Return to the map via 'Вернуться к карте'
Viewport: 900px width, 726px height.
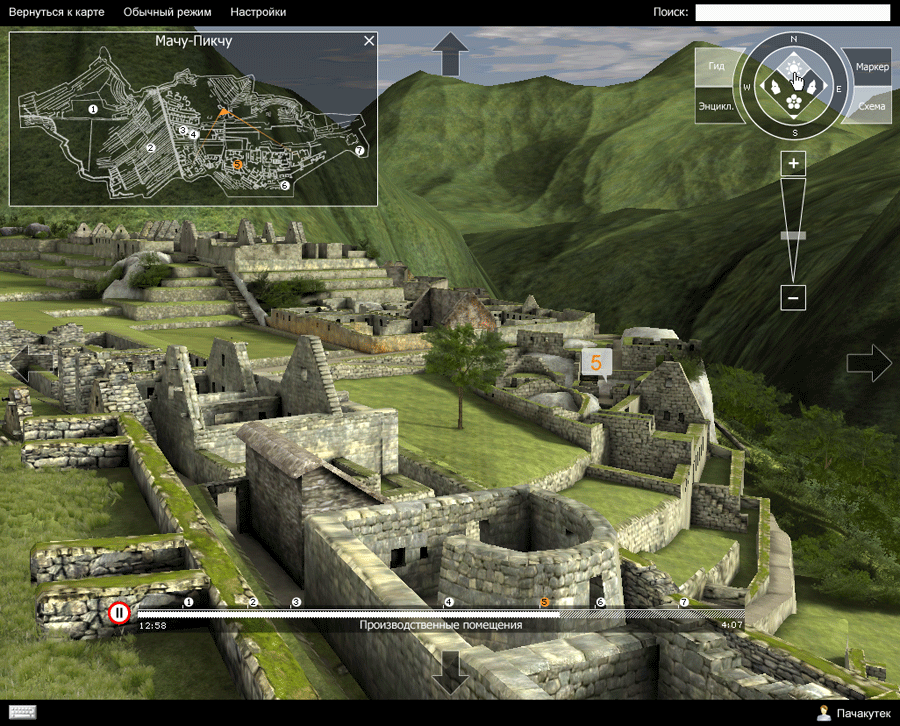56,12
